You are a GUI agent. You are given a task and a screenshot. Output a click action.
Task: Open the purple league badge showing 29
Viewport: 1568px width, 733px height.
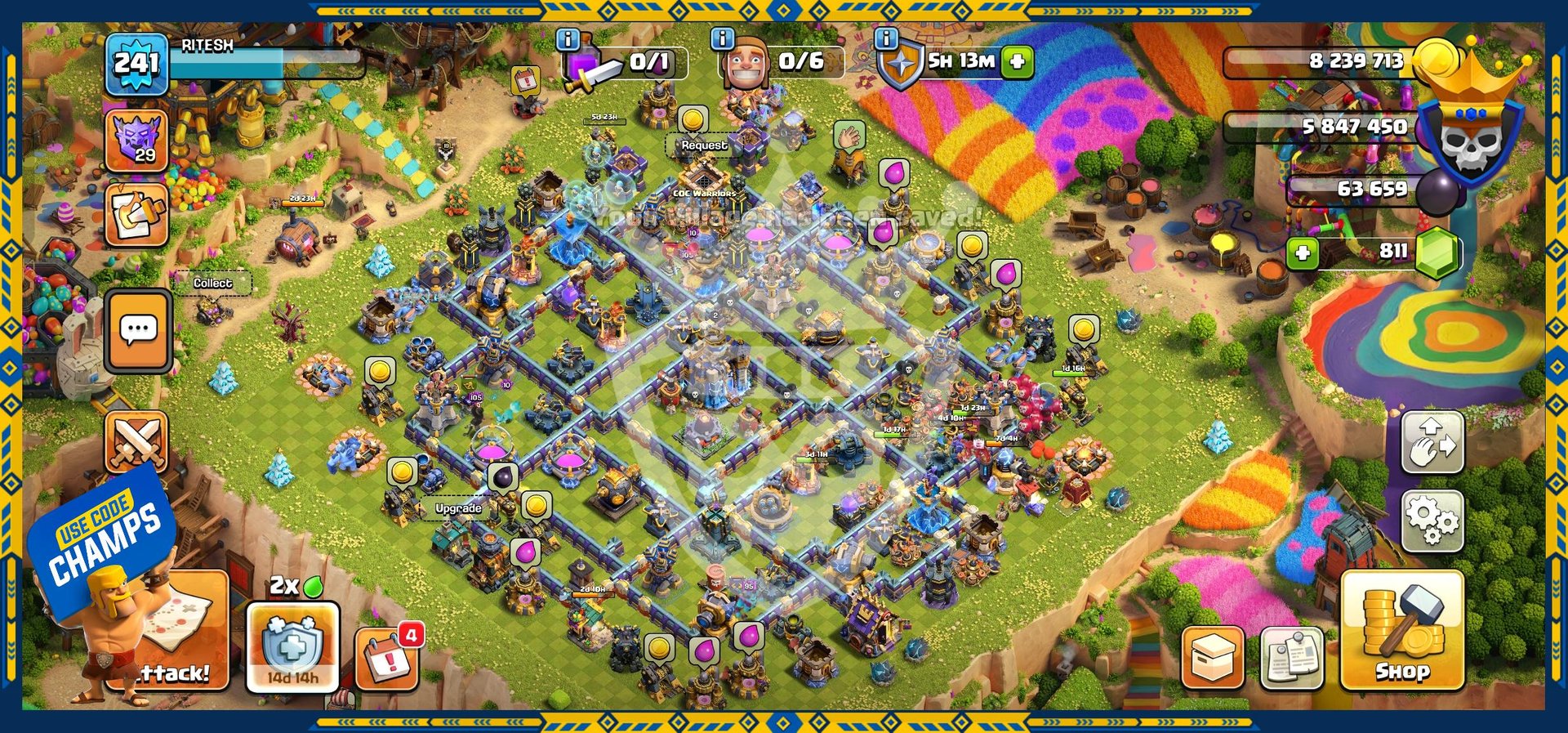(136, 141)
